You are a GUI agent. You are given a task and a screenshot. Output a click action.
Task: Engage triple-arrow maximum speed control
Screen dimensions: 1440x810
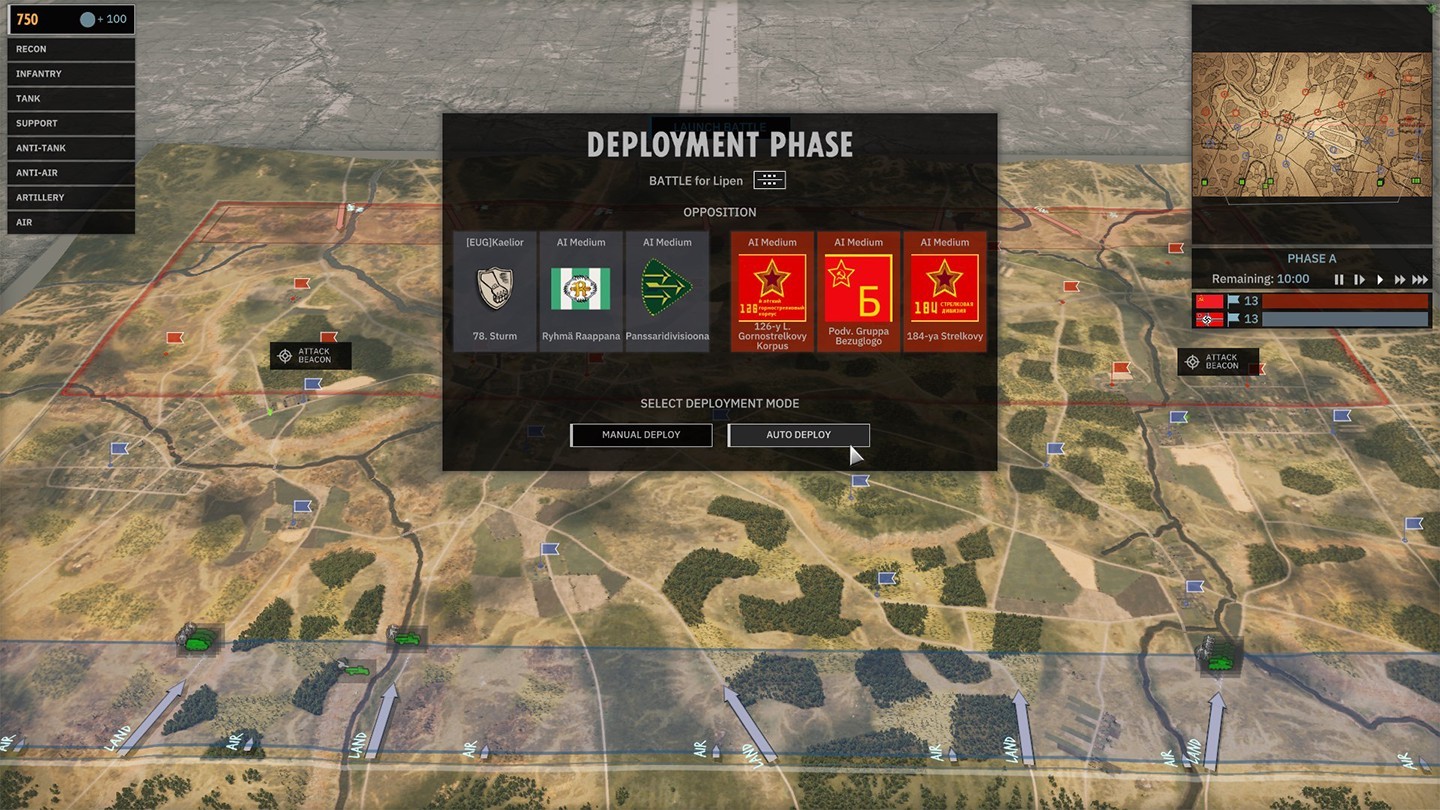1422,279
